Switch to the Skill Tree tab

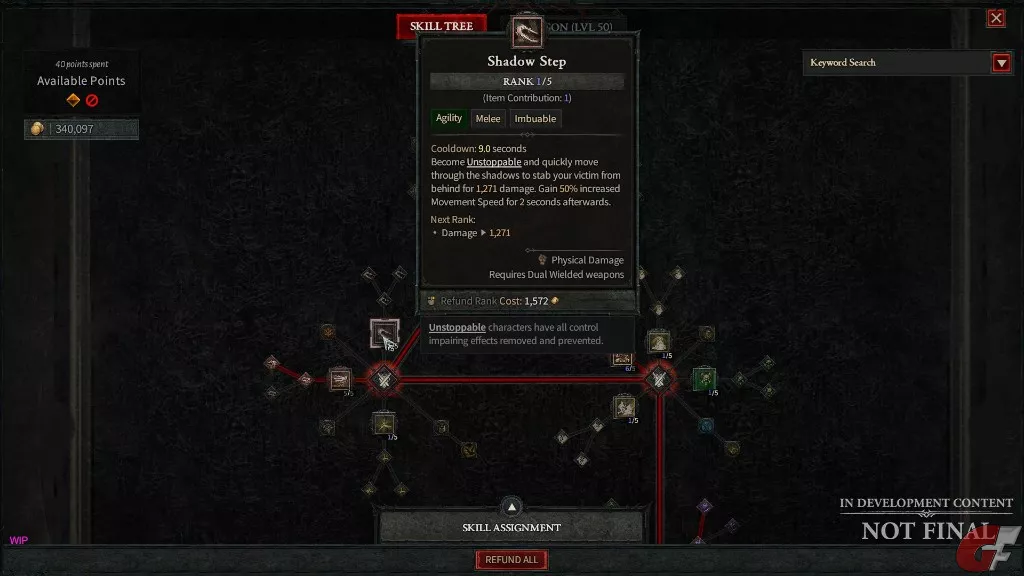(x=441, y=26)
